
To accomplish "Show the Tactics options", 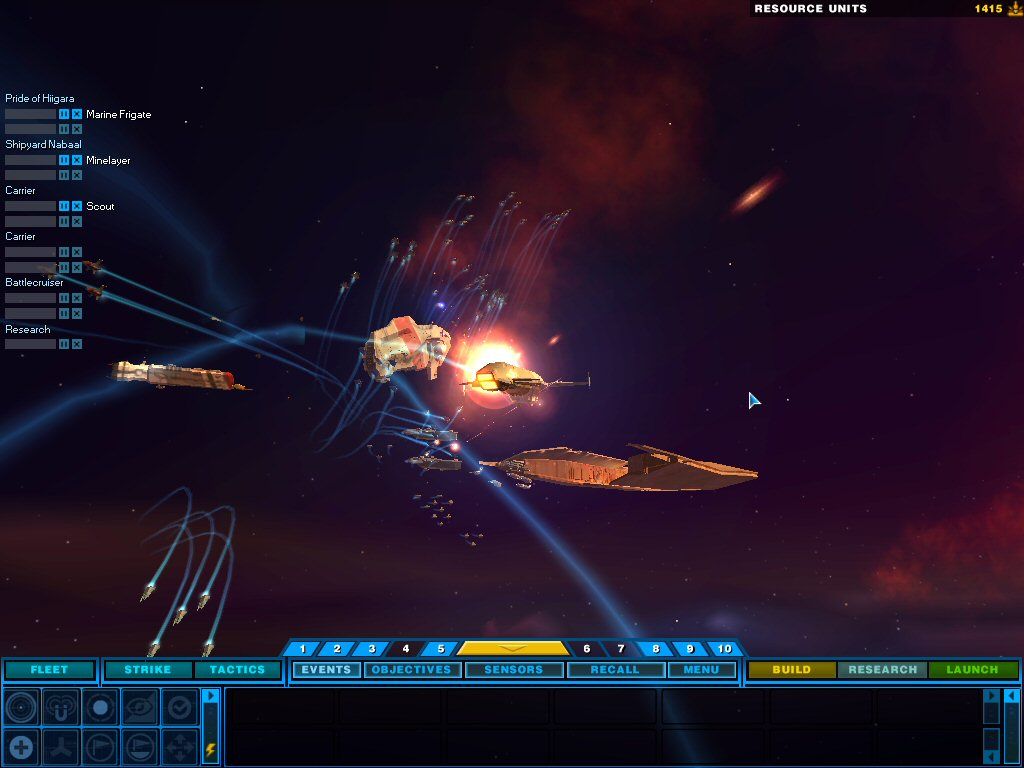I will [x=237, y=670].
